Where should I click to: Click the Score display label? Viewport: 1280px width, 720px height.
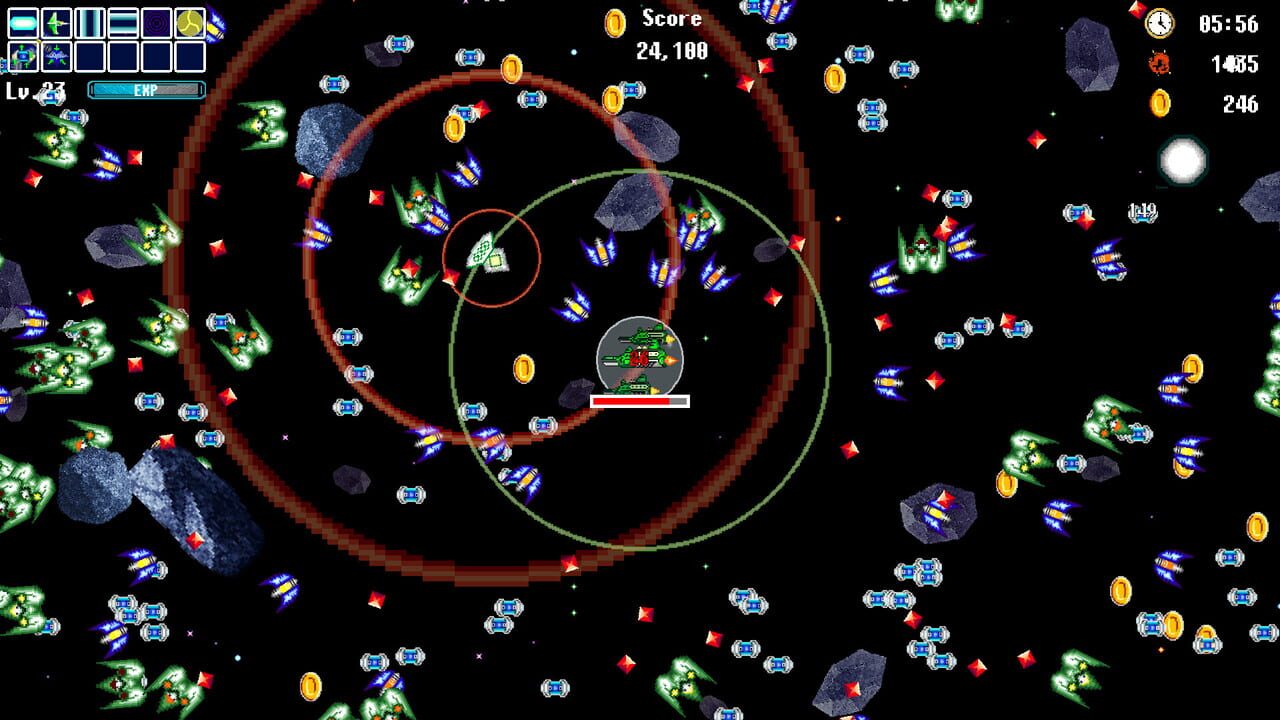(671, 18)
